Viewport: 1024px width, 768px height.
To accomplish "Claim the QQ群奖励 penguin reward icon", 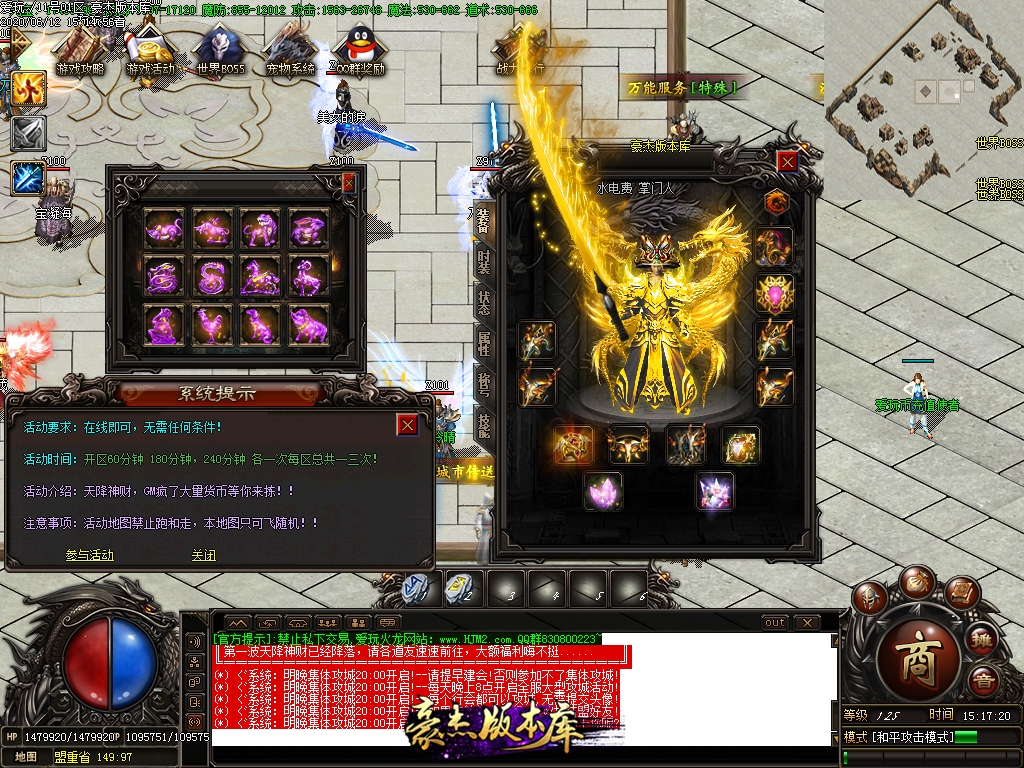I will pos(360,50).
